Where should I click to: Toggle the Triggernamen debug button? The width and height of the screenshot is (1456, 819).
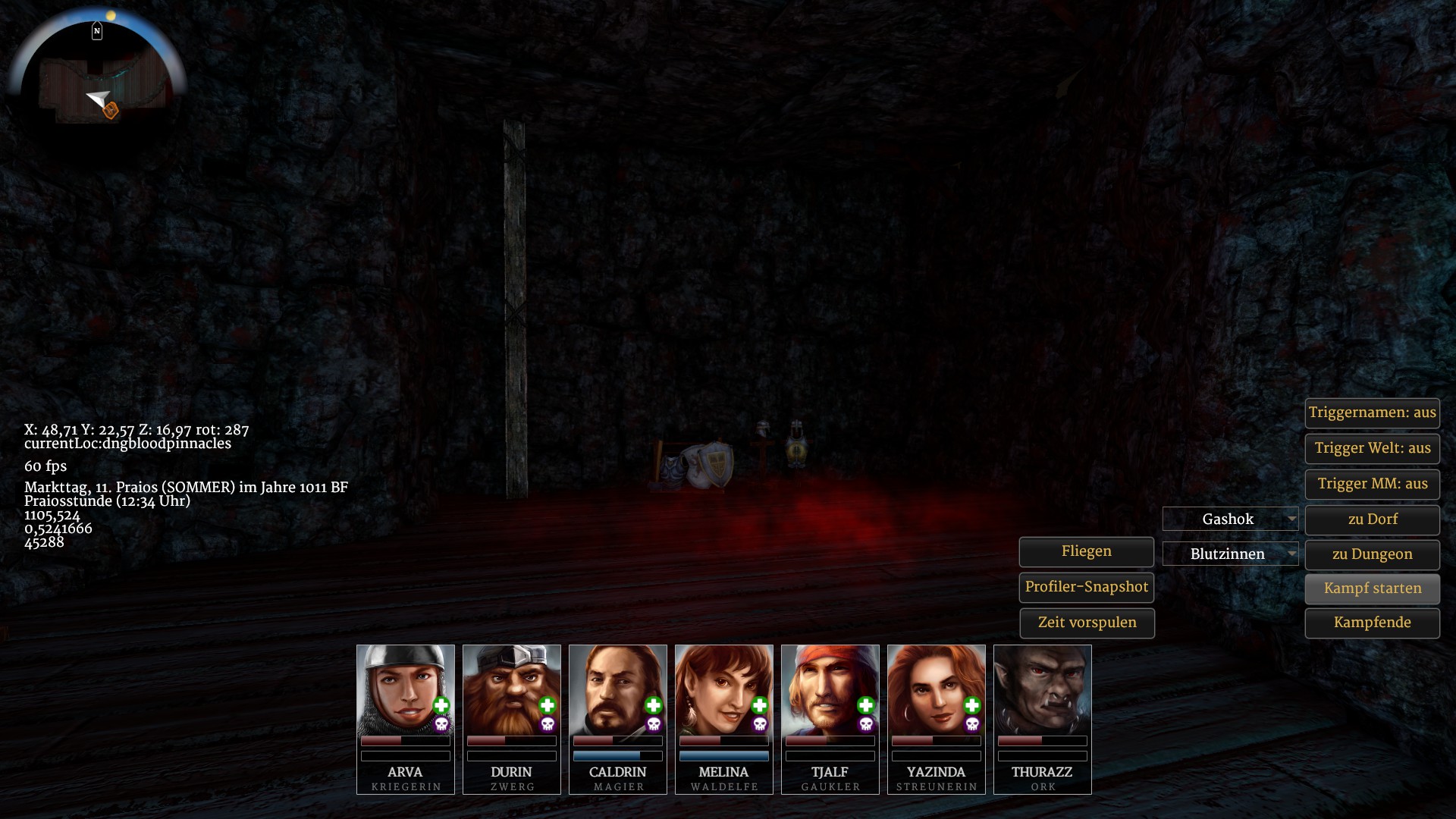click(x=1372, y=413)
